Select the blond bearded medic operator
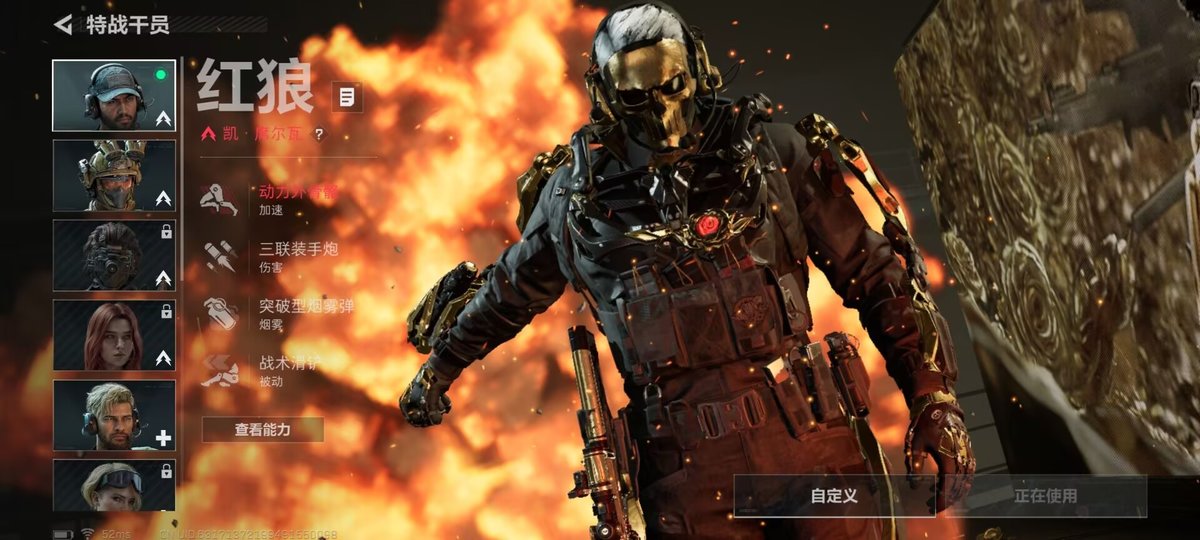 tap(113, 415)
